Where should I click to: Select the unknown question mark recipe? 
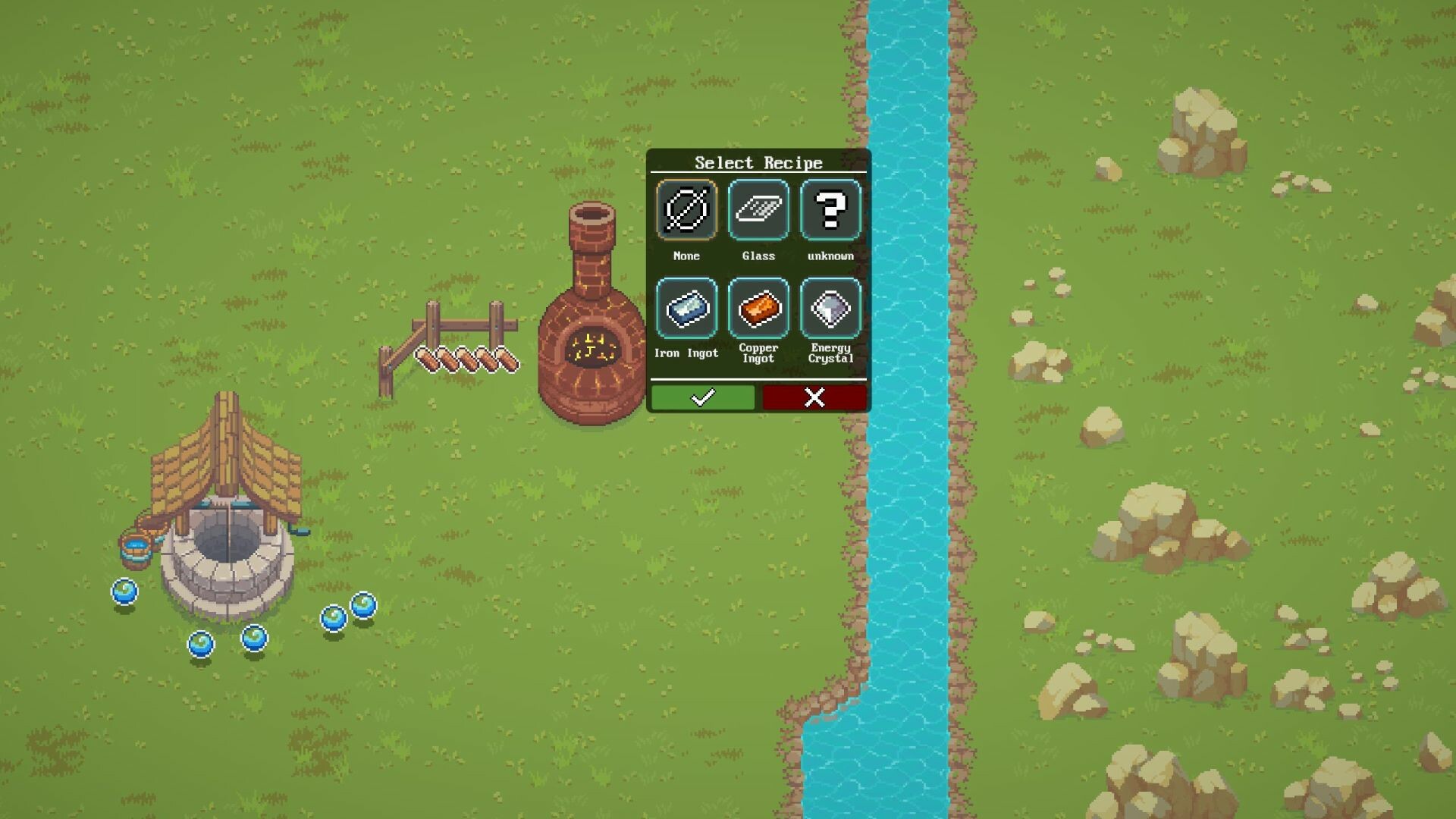830,210
